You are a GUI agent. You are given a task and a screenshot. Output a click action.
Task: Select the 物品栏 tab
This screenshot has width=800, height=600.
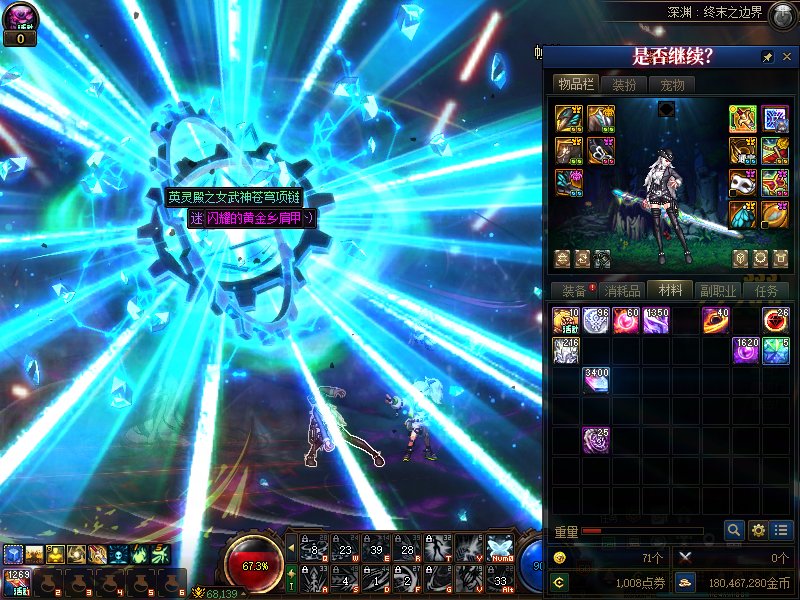(576, 85)
